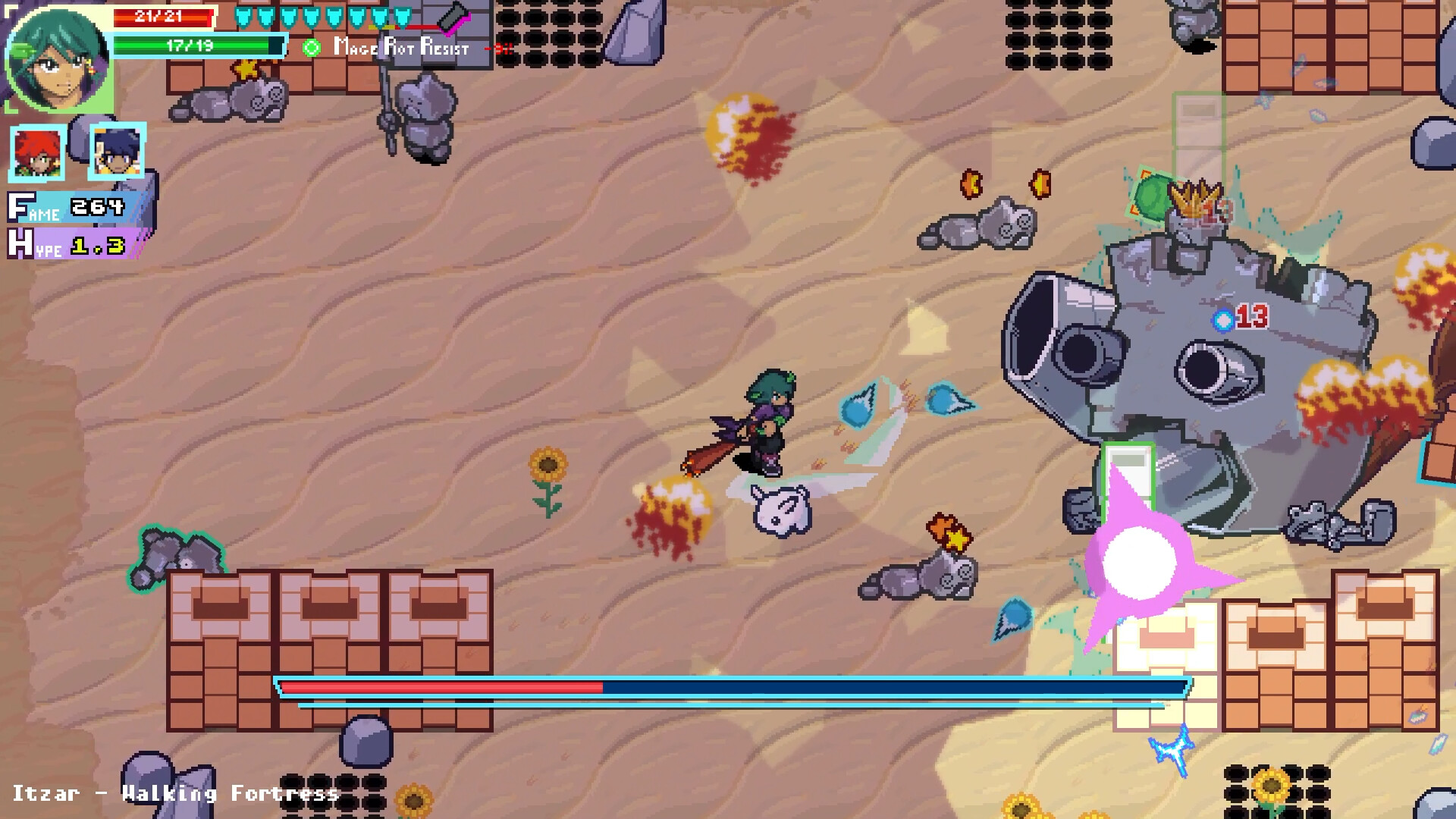Click the red-haired companion's portrait

click(x=36, y=153)
